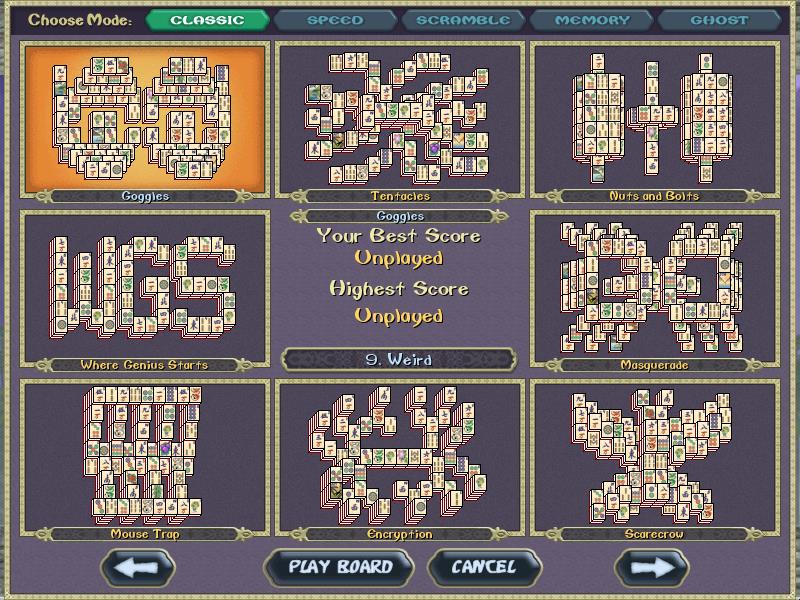Activate the Ghost mode tab
The height and width of the screenshot is (600, 800).
[718, 20]
